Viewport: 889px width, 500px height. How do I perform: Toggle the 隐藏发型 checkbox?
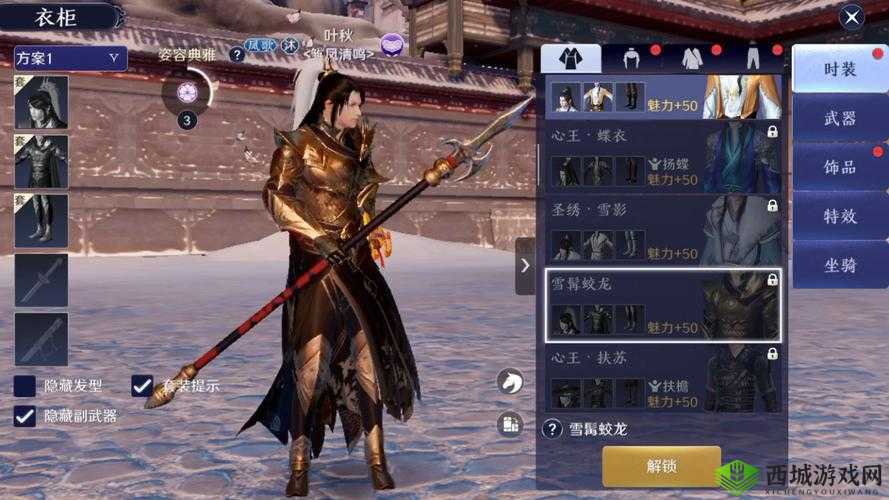point(25,386)
